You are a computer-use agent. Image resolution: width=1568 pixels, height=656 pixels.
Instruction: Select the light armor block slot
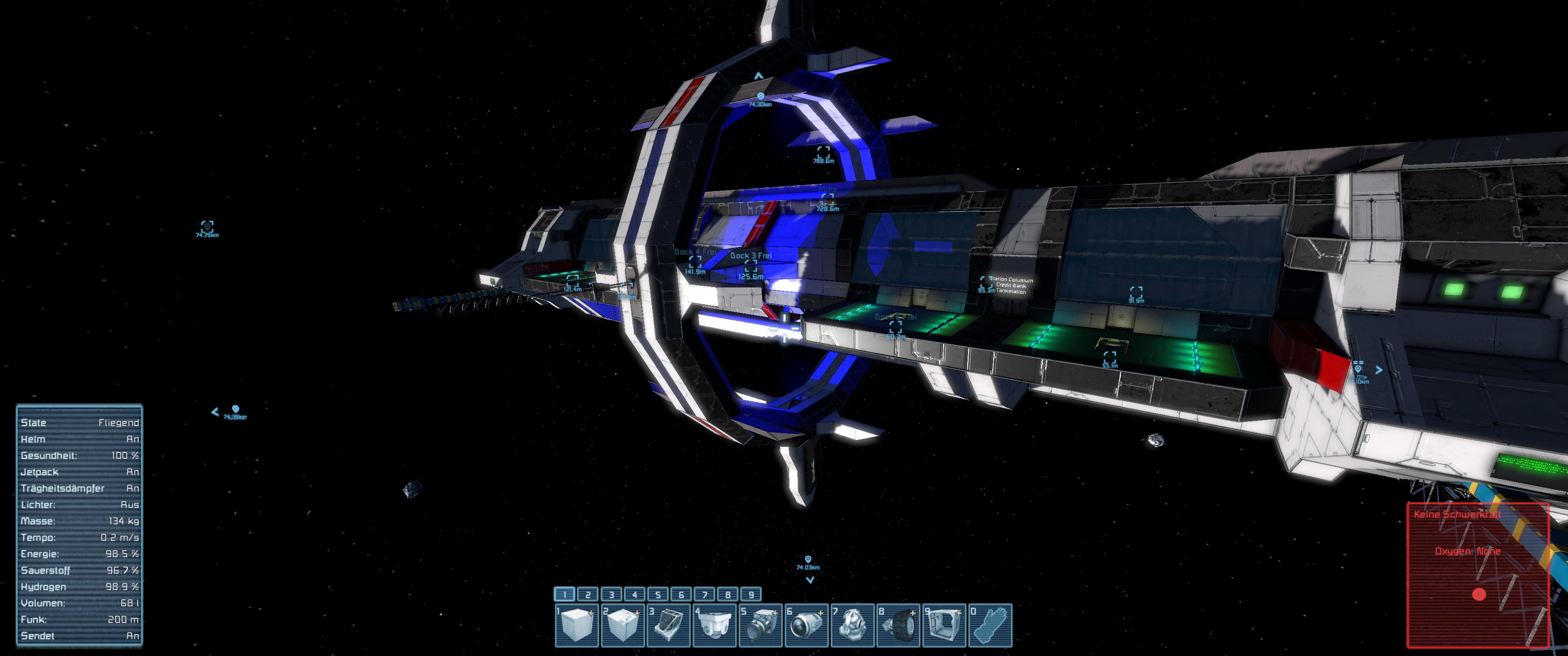click(x=576, y=625)
